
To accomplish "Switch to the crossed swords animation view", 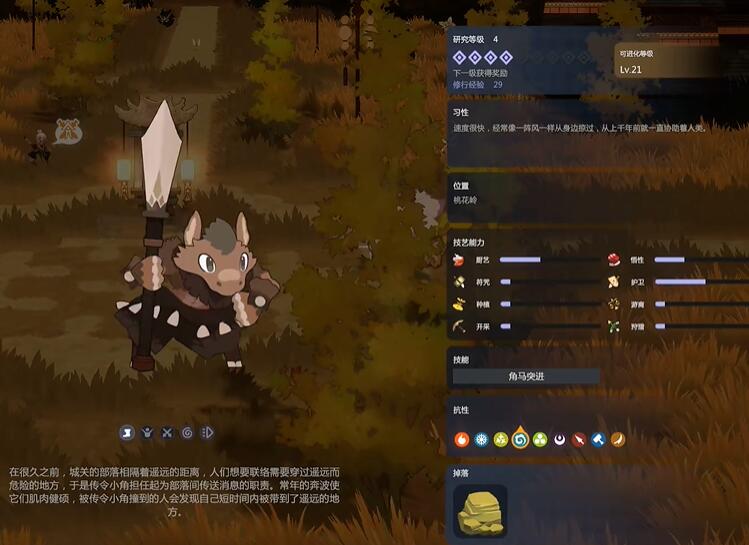I will click(x=167, y=433).
